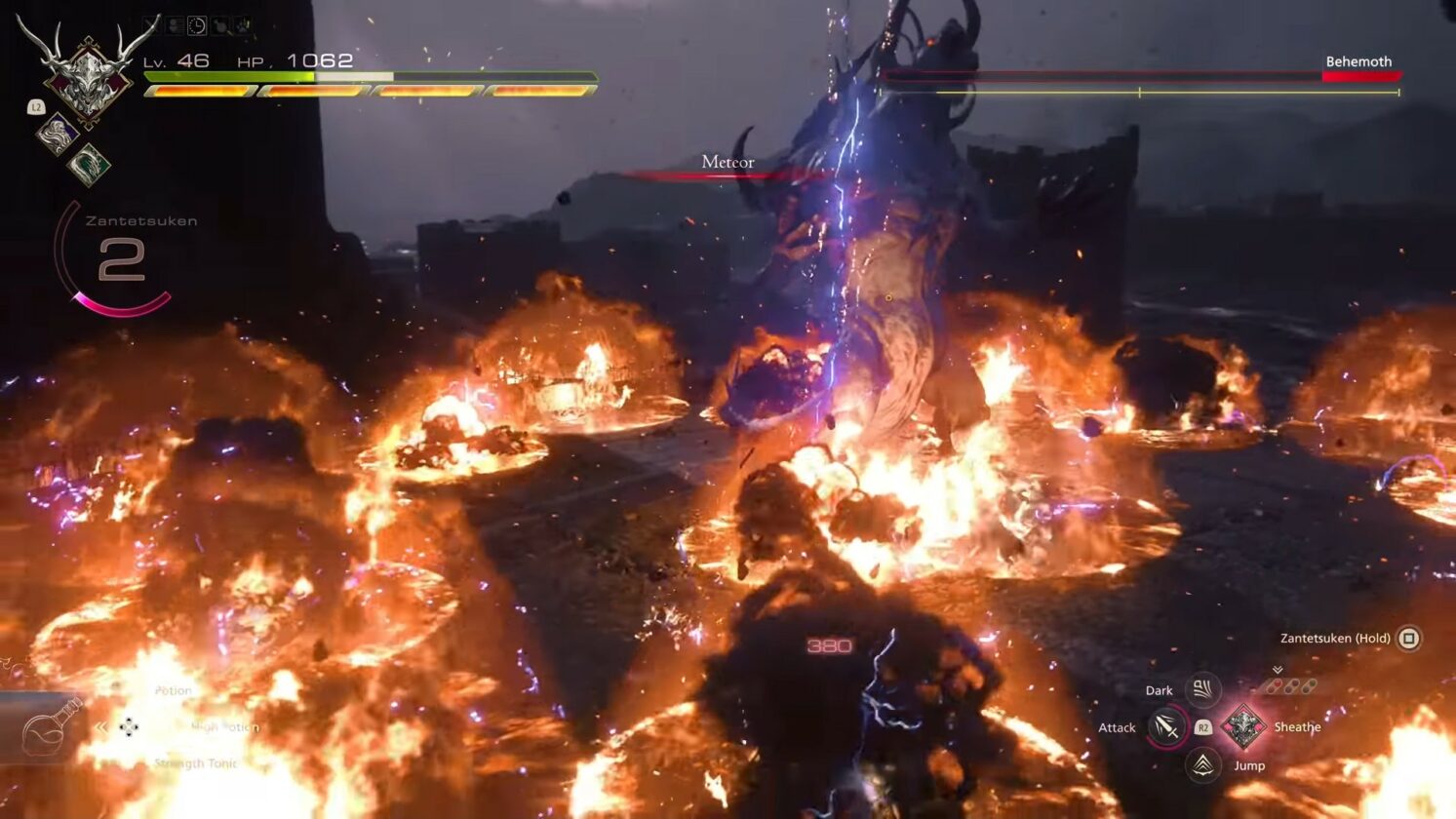
Task: Select the High Potion entry
Action: coord(226,727)
